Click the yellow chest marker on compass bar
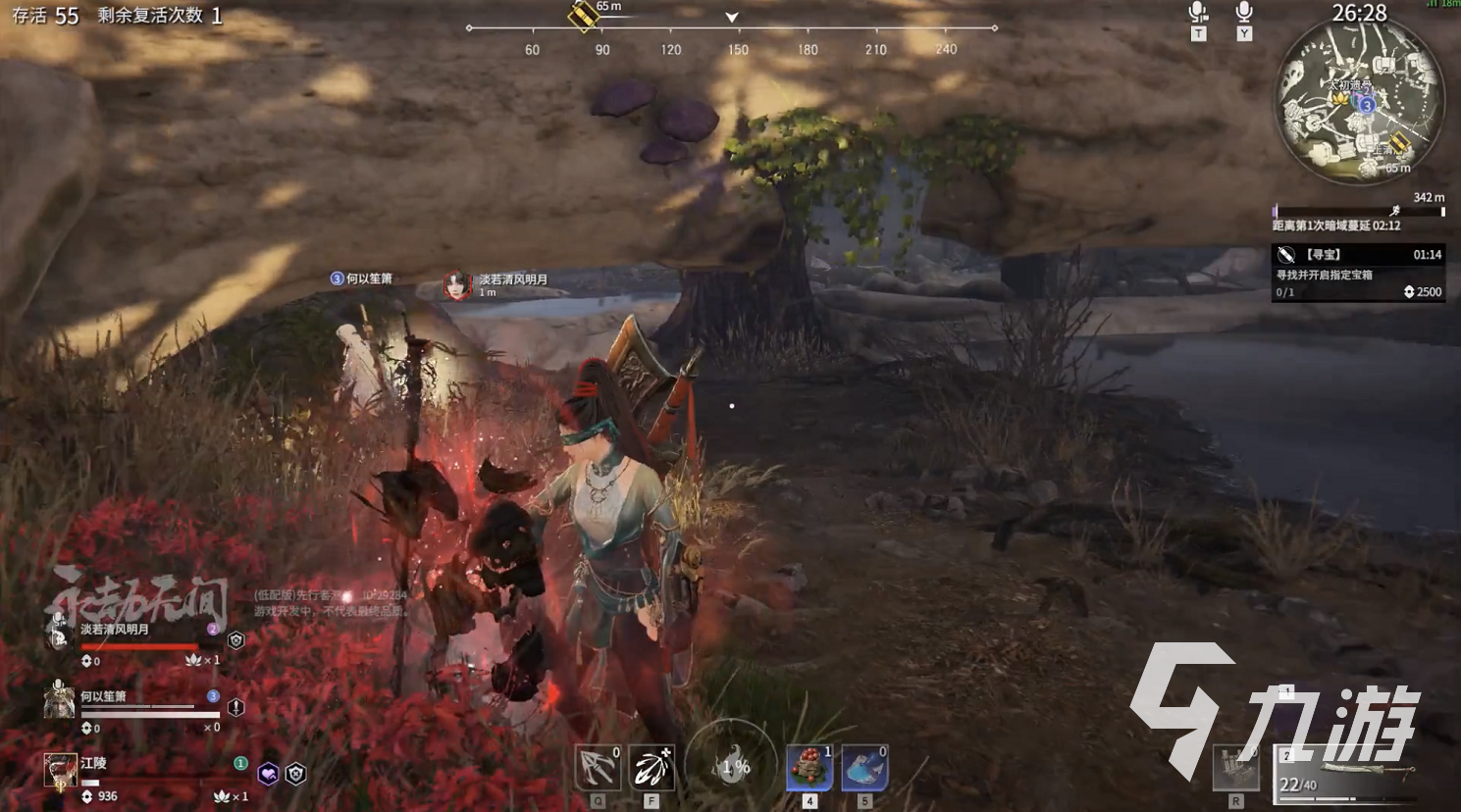The height and width of the screenshot is (812, 1461). [x=584, y=16]
